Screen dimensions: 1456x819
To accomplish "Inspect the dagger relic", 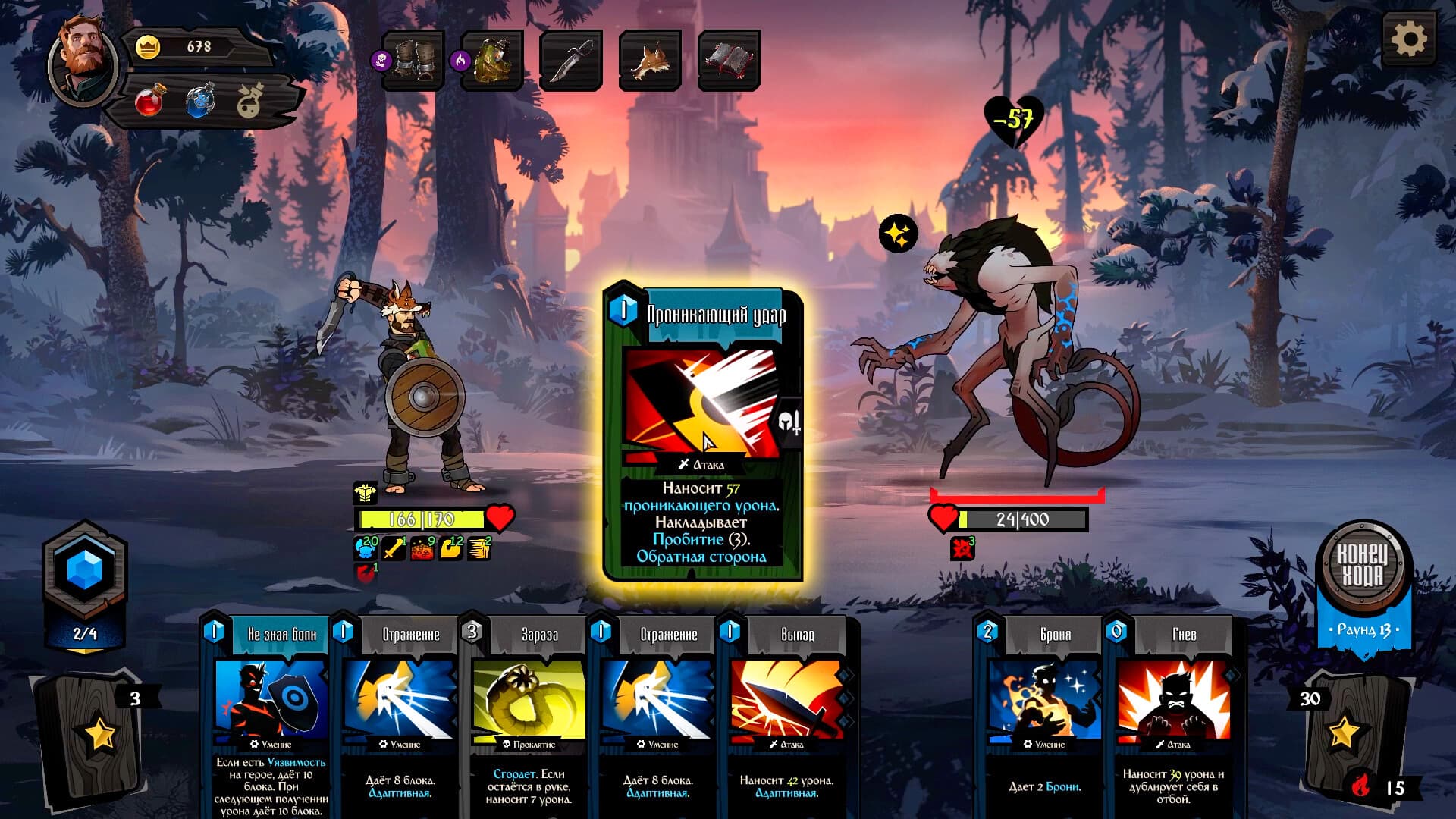I will (571, 61).
